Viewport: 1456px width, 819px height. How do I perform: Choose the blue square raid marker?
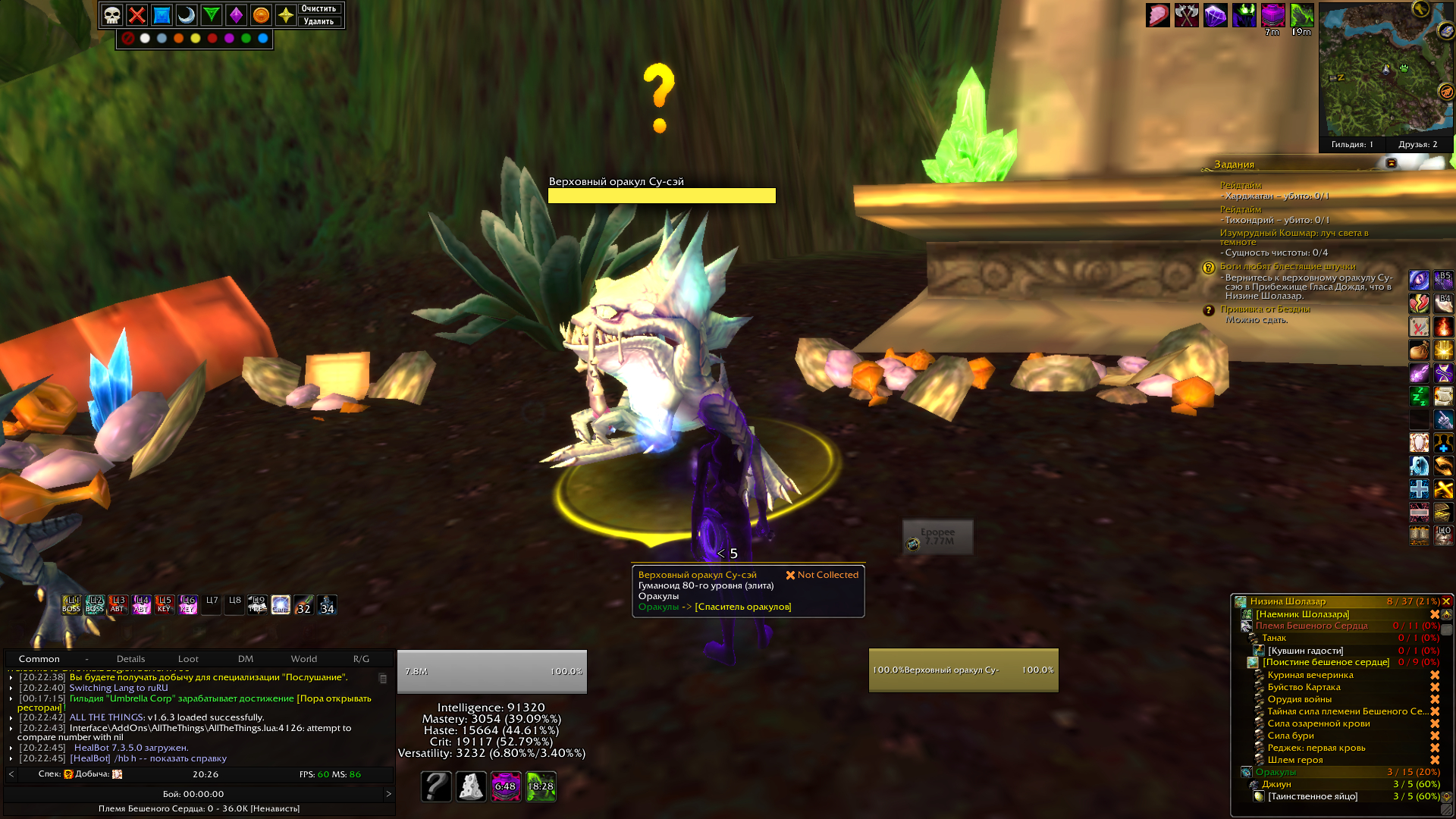[x=162, y=15]
